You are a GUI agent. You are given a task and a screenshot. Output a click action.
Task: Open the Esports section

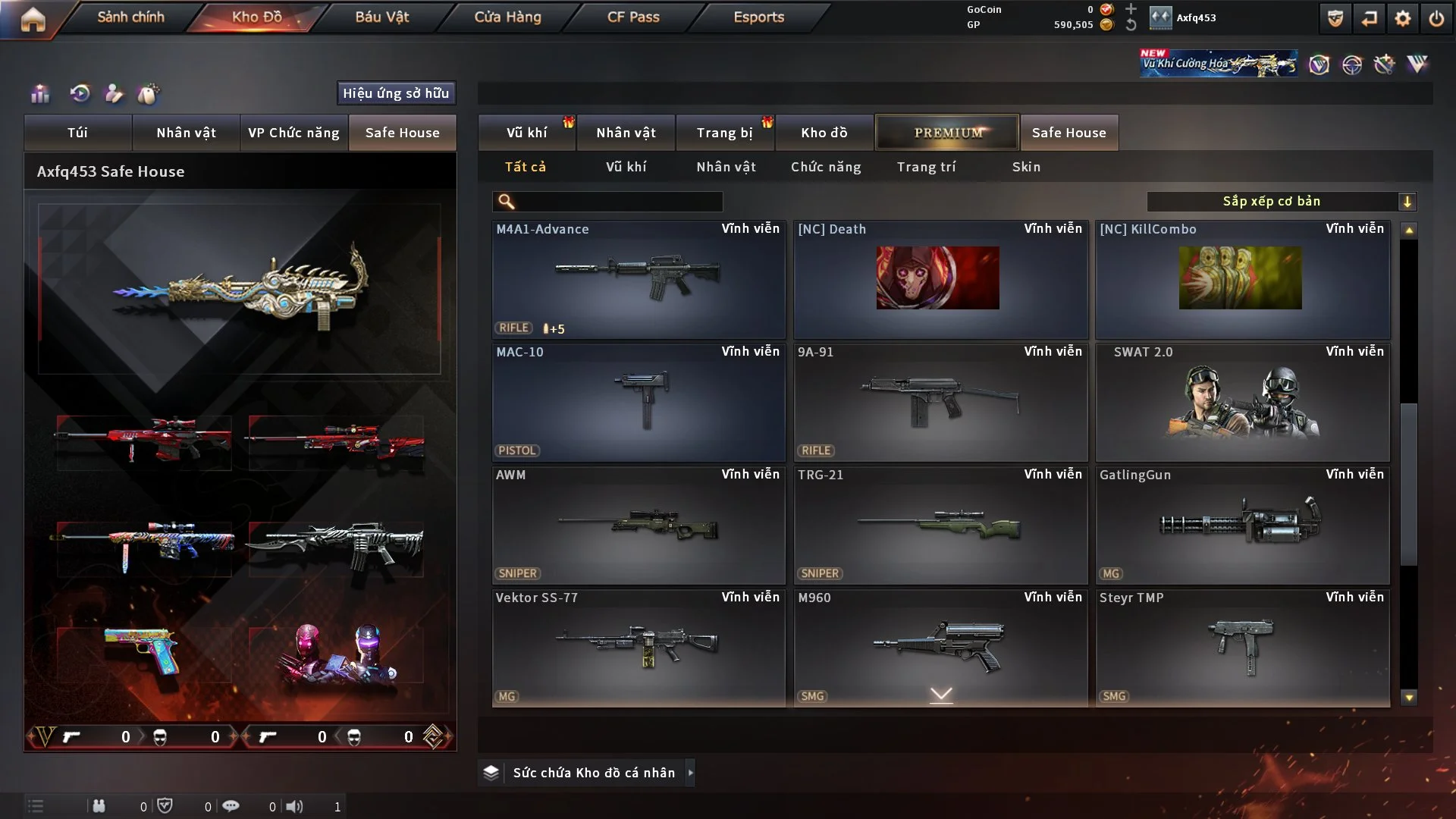758,17
